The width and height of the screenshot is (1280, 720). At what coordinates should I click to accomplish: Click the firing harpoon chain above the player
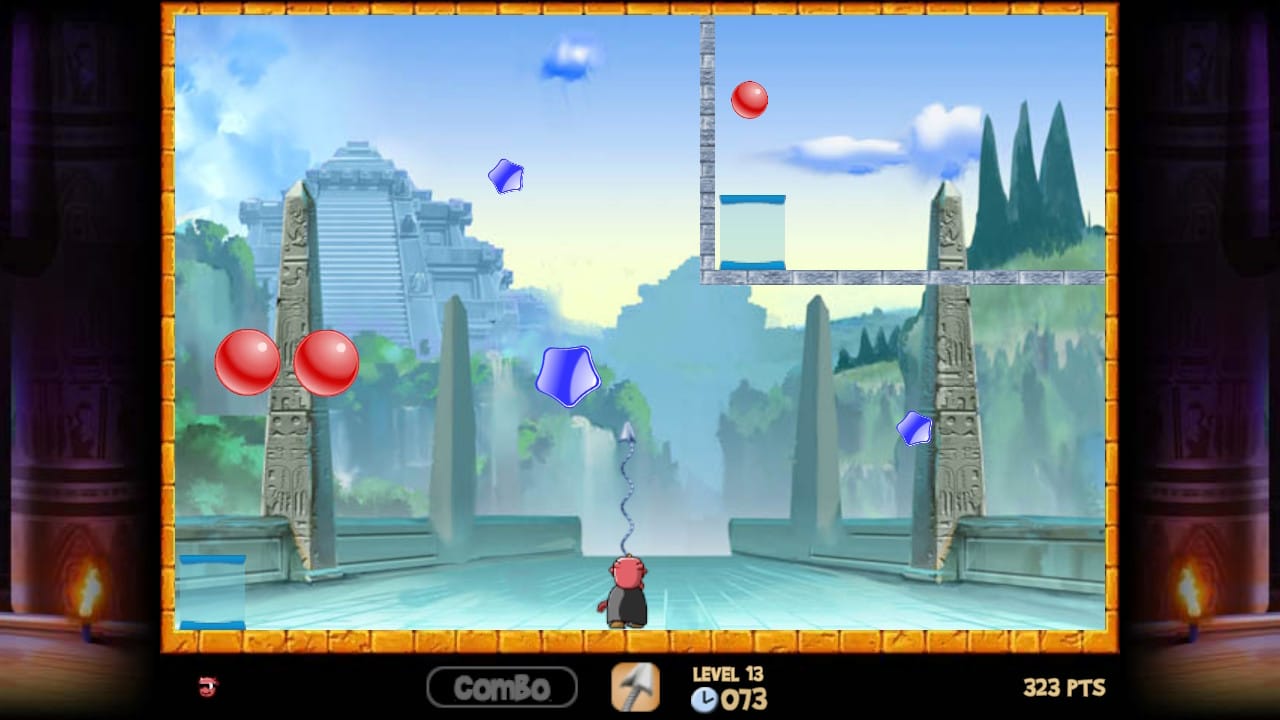(x=628, y=490)
